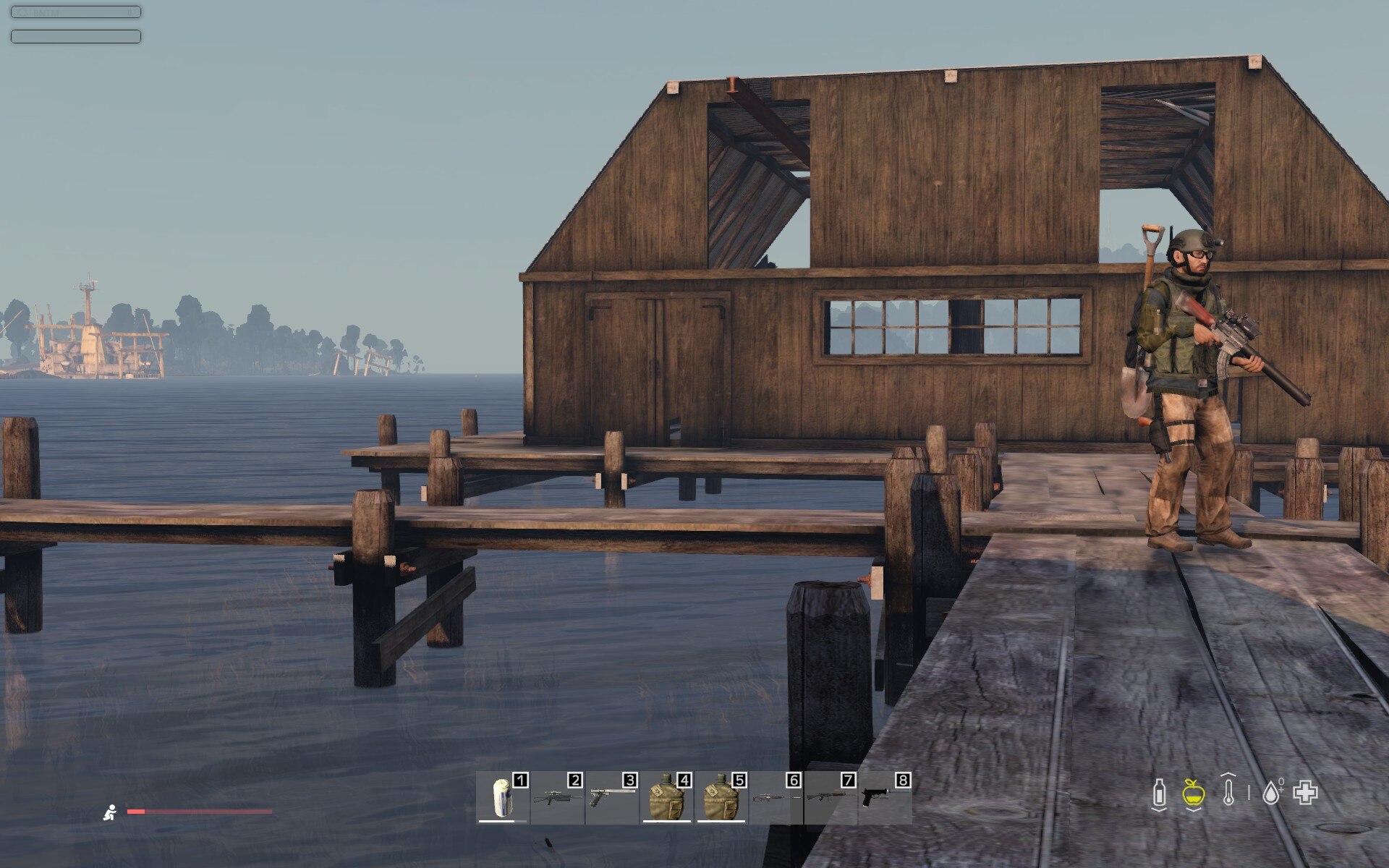Equip the scoped rifle in hotbar slot 2
1389x868 pixels.
coord(557,798)
